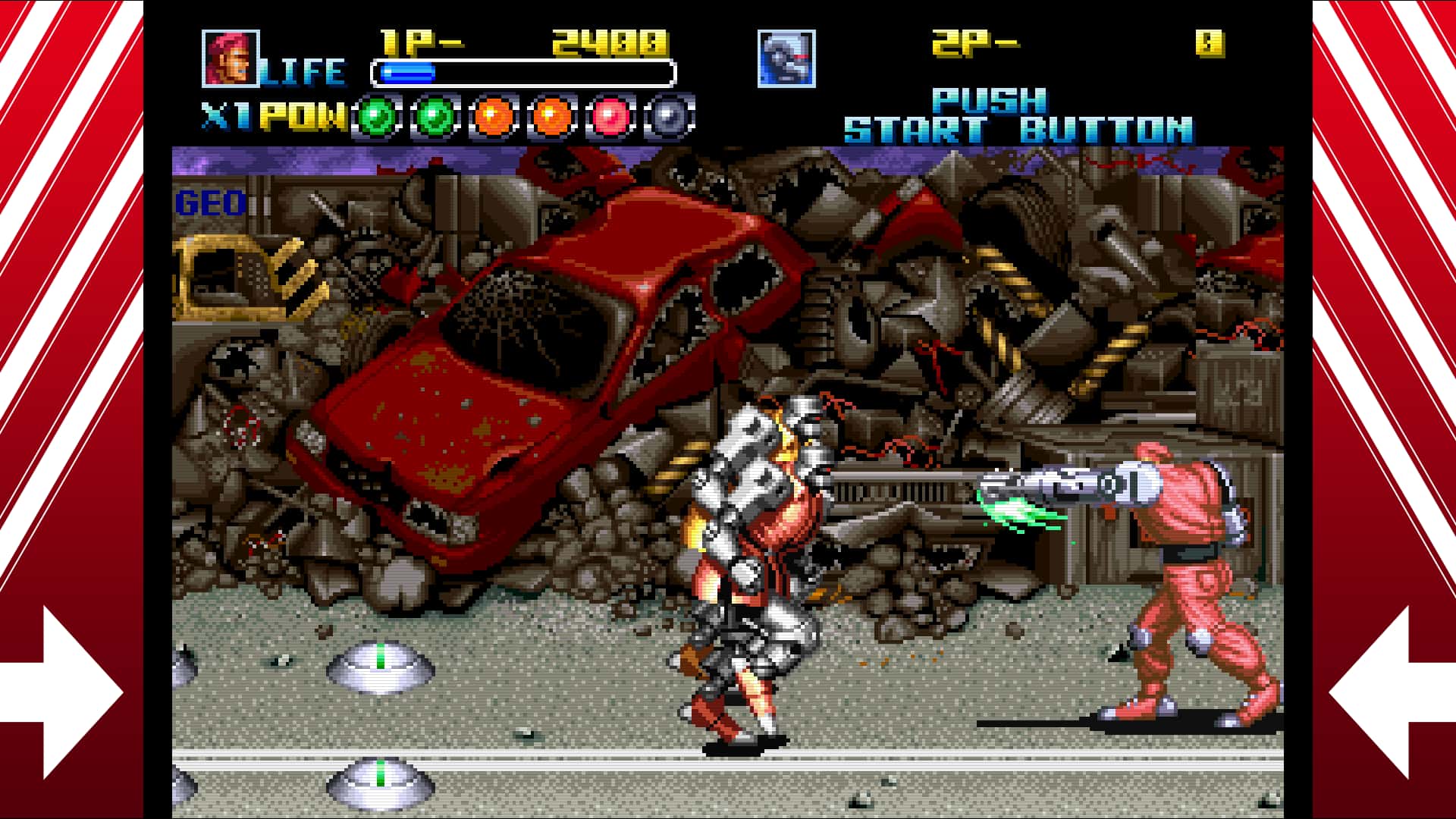1456x819 pixels.
Task: Click the 2P robot portrait icon
Action: (x=786, y=57)
